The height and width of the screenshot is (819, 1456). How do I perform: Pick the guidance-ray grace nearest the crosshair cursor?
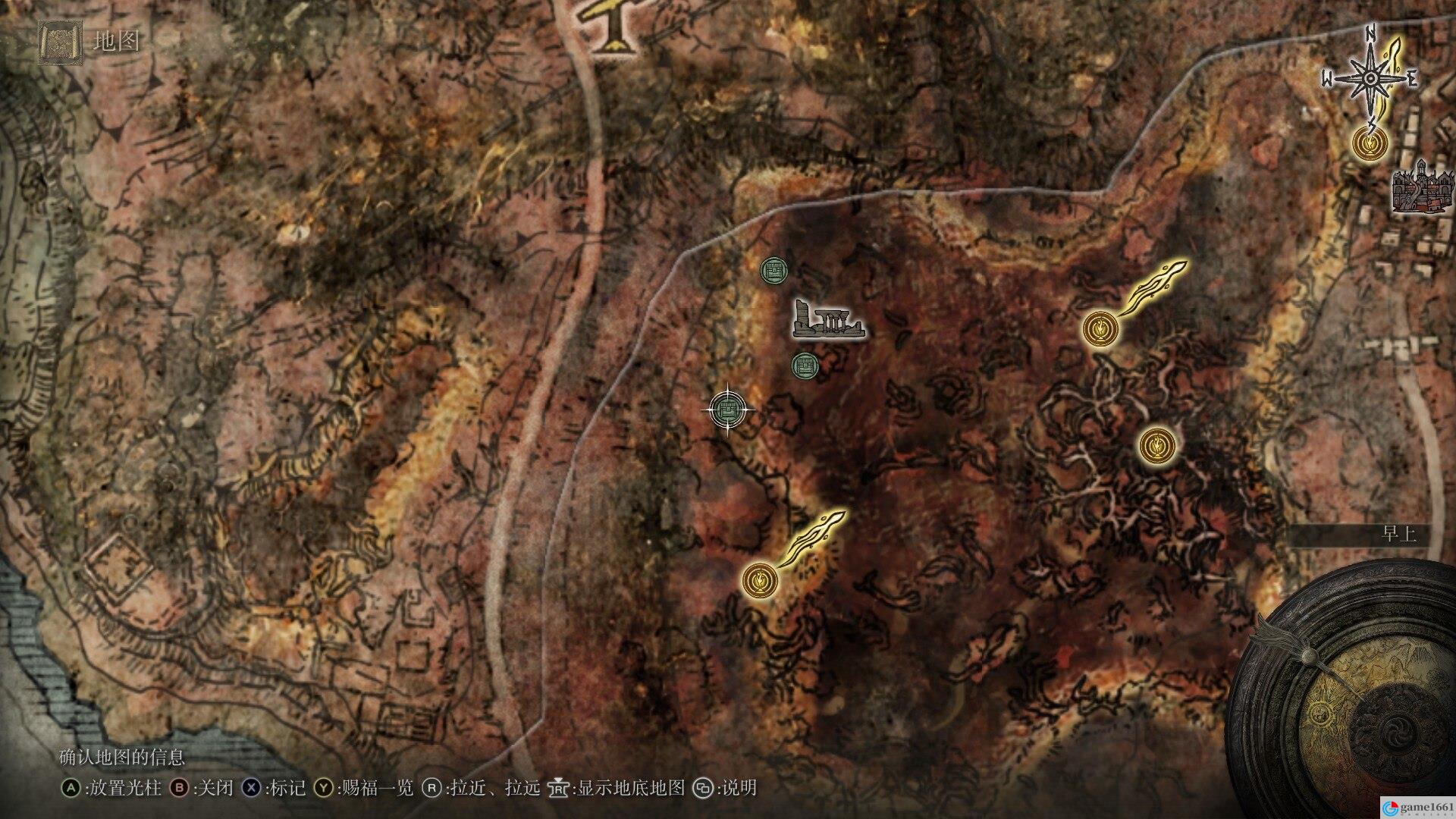(760, 580)
